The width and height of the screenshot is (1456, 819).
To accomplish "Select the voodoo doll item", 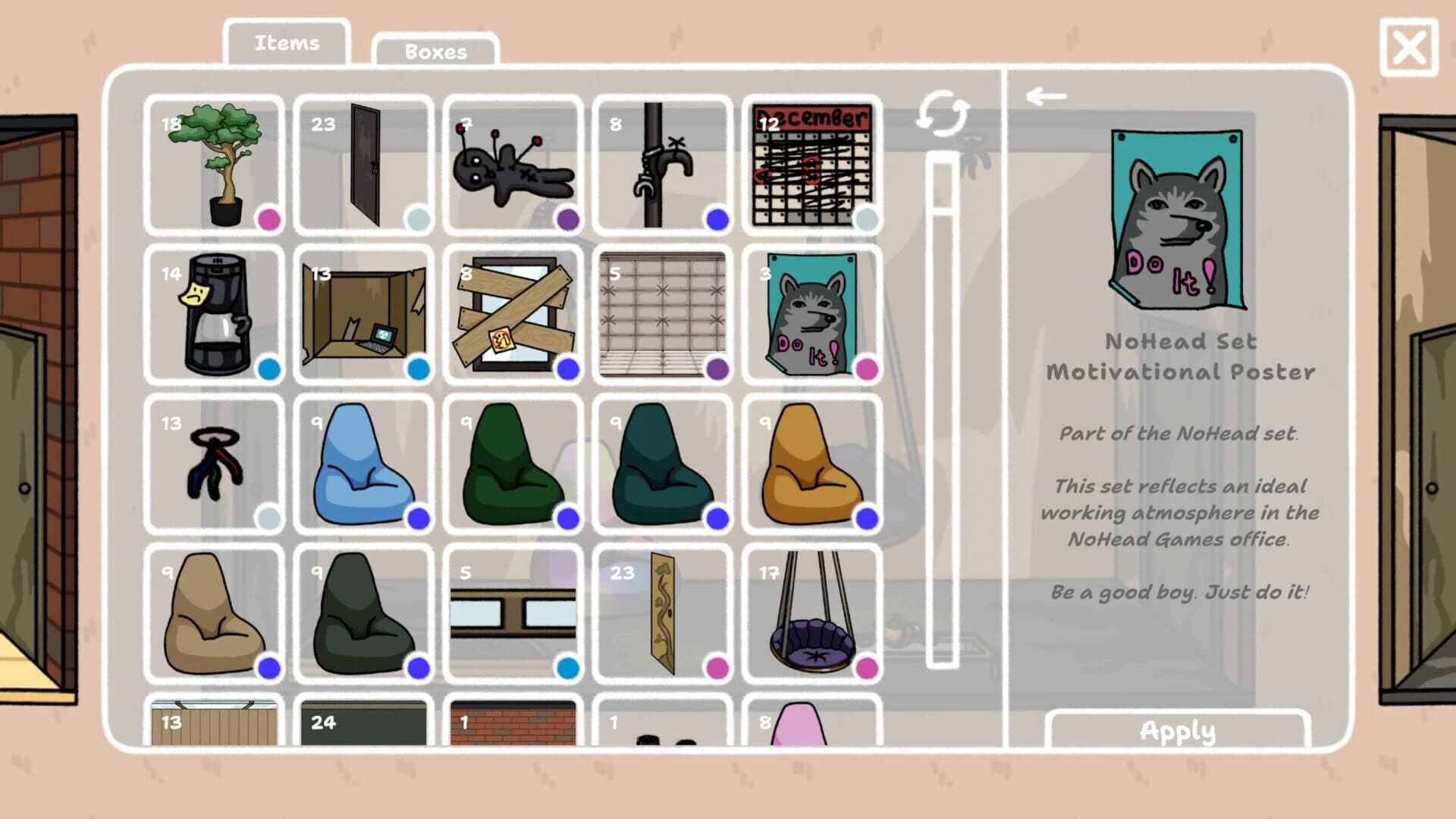I will (514, 163).
